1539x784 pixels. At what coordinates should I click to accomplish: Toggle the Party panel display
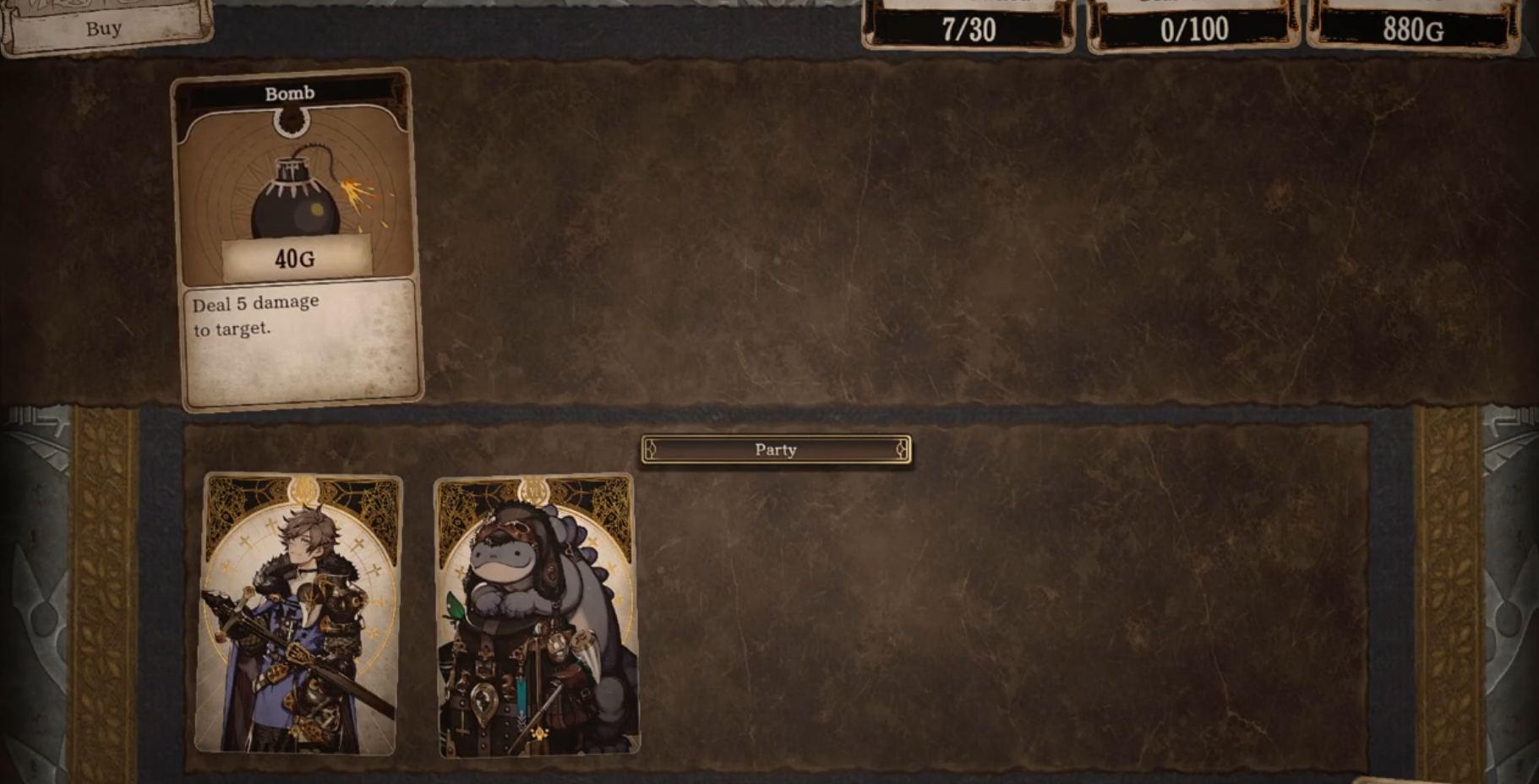click(x=775, y=449)
